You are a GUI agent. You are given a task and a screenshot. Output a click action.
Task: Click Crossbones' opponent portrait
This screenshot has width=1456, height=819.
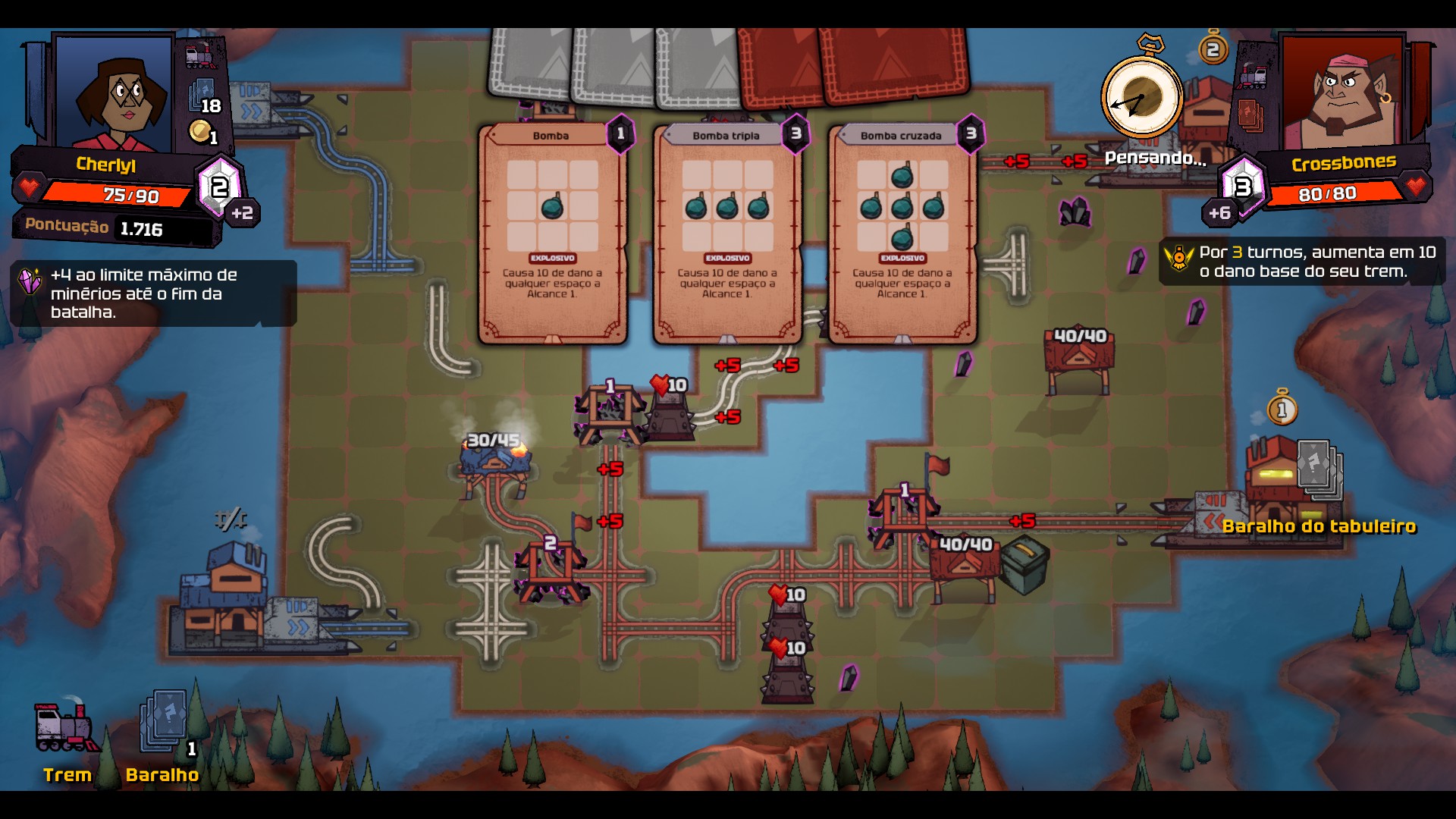(x=1341, y=93)
